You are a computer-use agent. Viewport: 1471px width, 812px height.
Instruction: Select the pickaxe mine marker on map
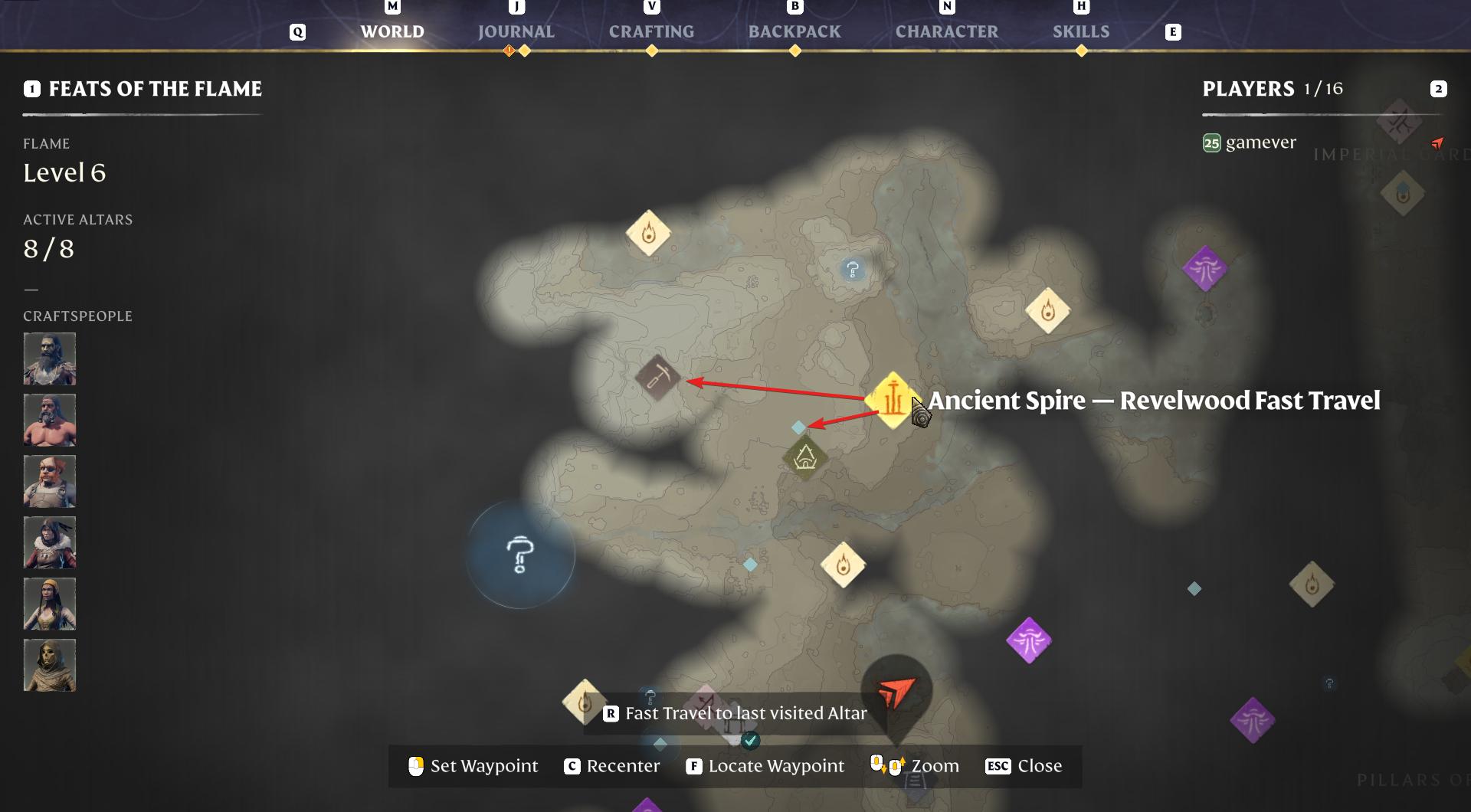click(x=657, y=377)
